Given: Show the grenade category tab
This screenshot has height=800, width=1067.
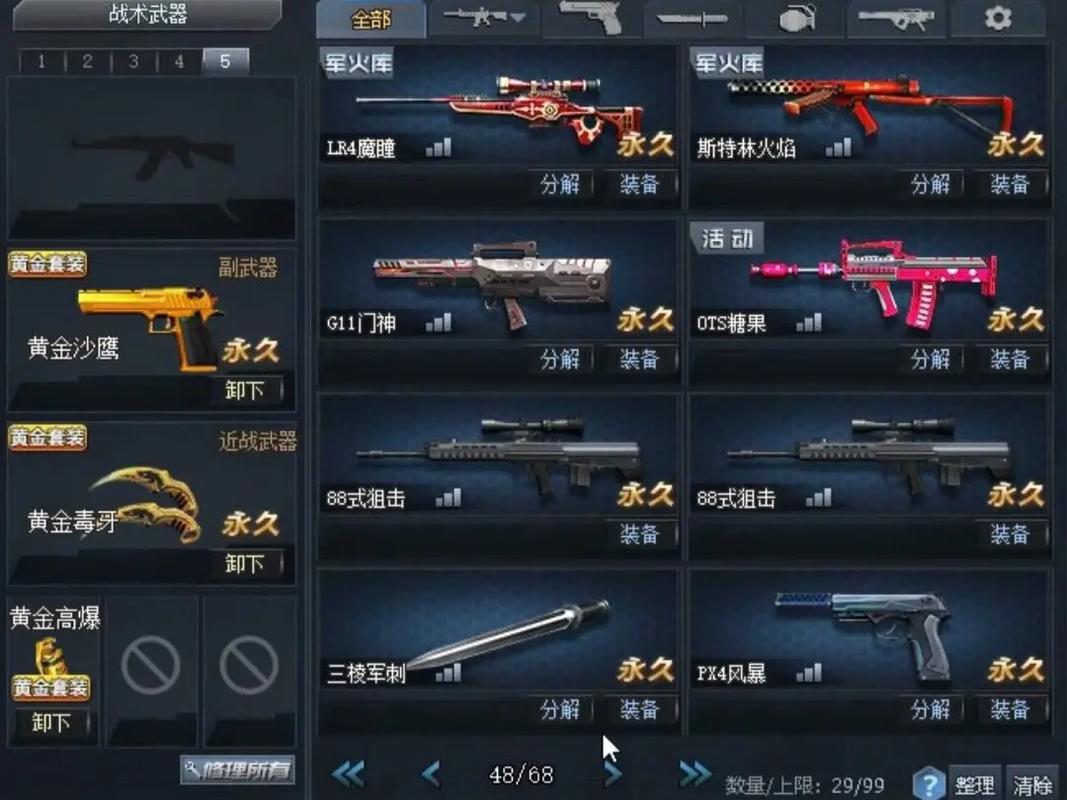Looking at the screenshot, I should tap(794, 18).
